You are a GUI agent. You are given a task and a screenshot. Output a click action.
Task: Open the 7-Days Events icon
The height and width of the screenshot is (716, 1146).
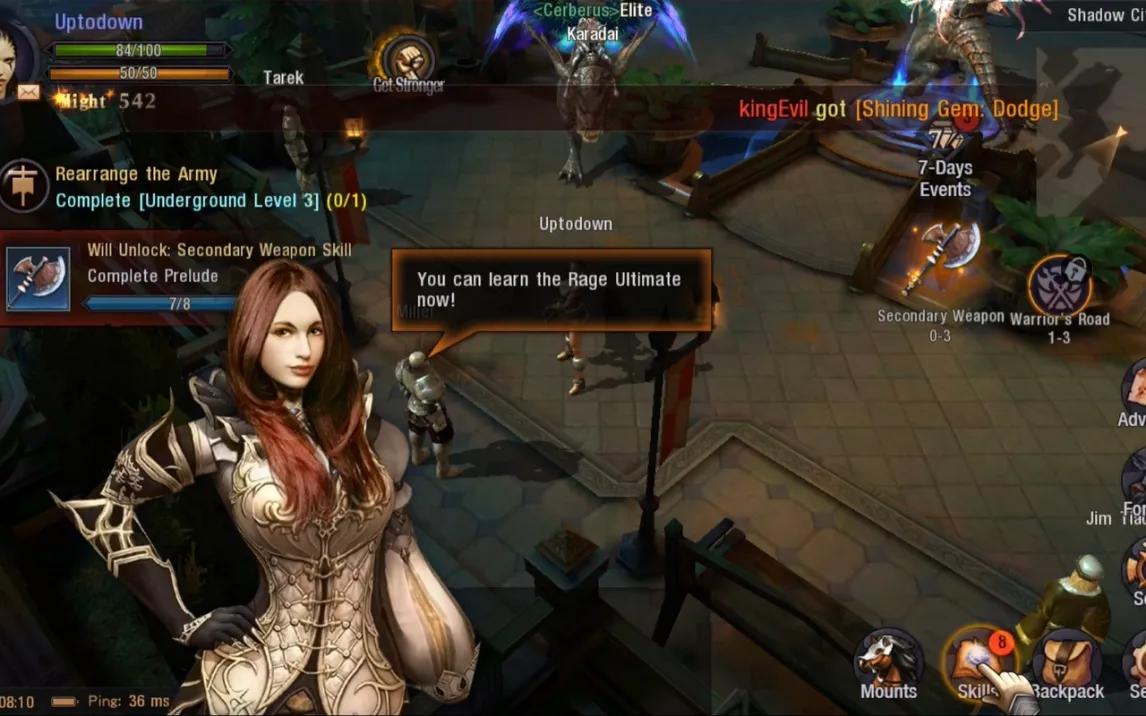(945, 150)
